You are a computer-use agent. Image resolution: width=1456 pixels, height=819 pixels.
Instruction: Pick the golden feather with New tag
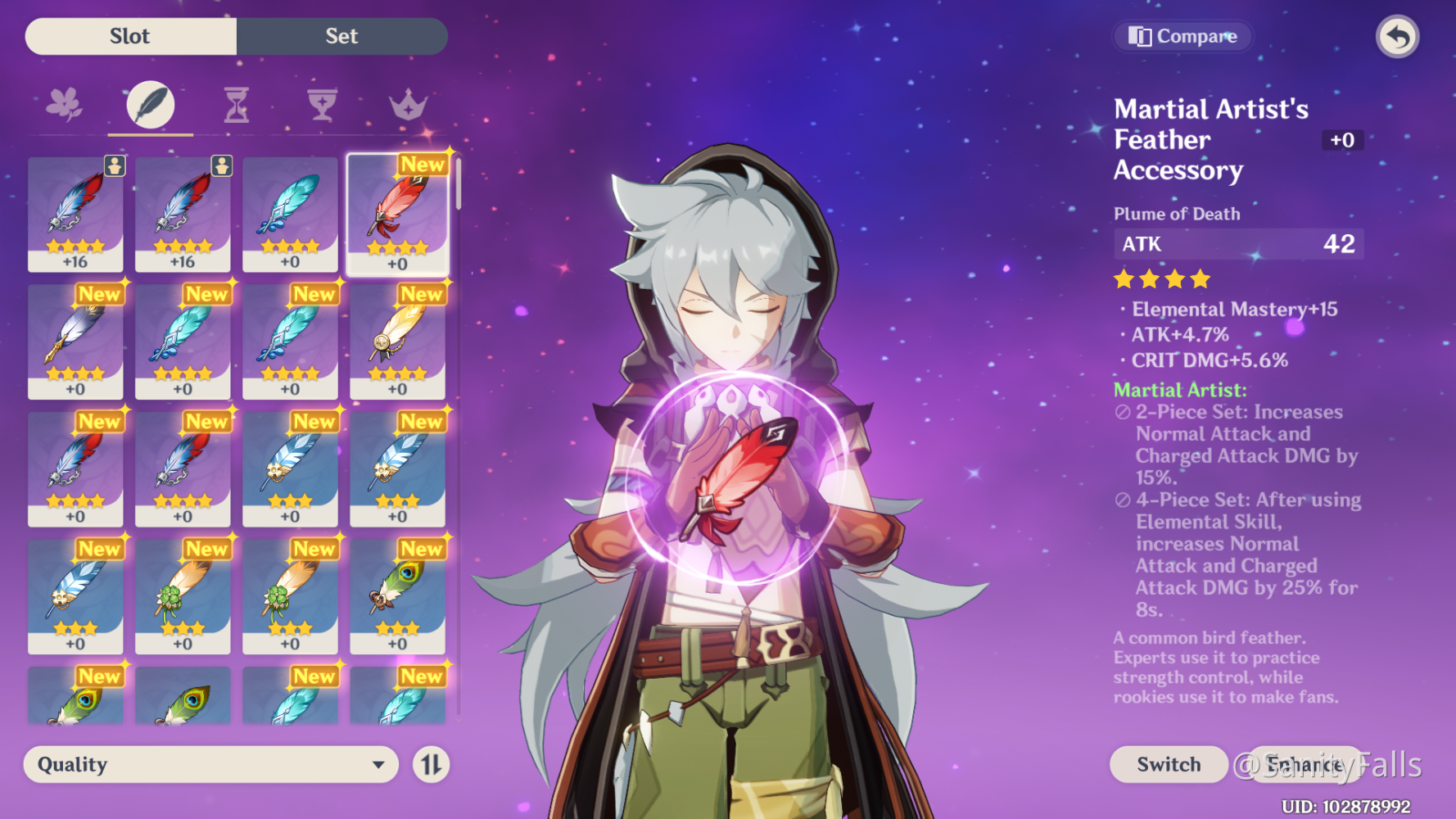coord(398,341)
